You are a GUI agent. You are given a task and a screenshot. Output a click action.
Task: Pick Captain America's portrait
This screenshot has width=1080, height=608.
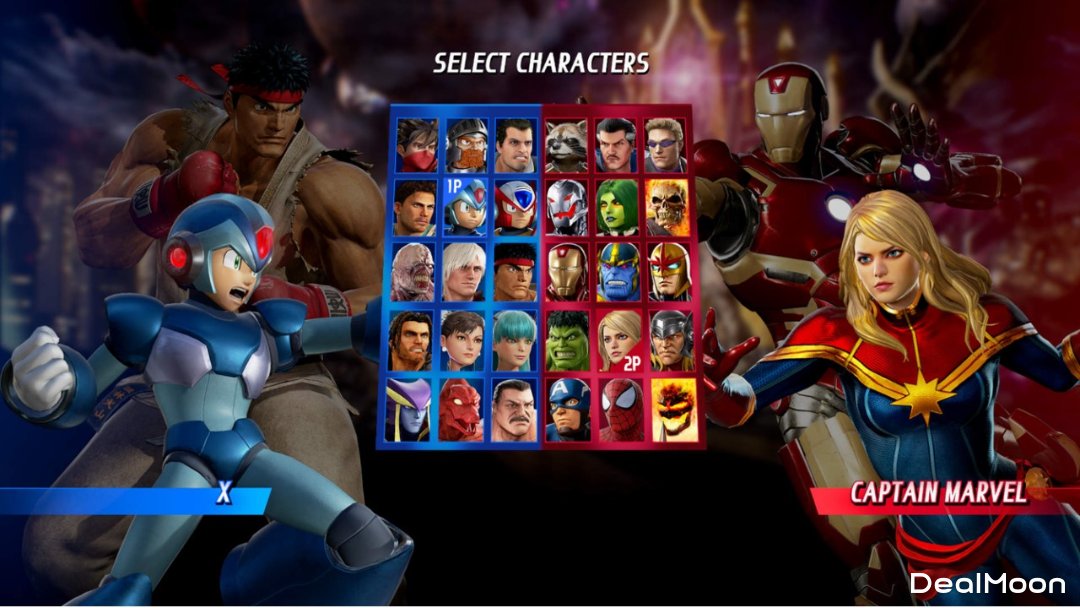click(x=568, y=408)
